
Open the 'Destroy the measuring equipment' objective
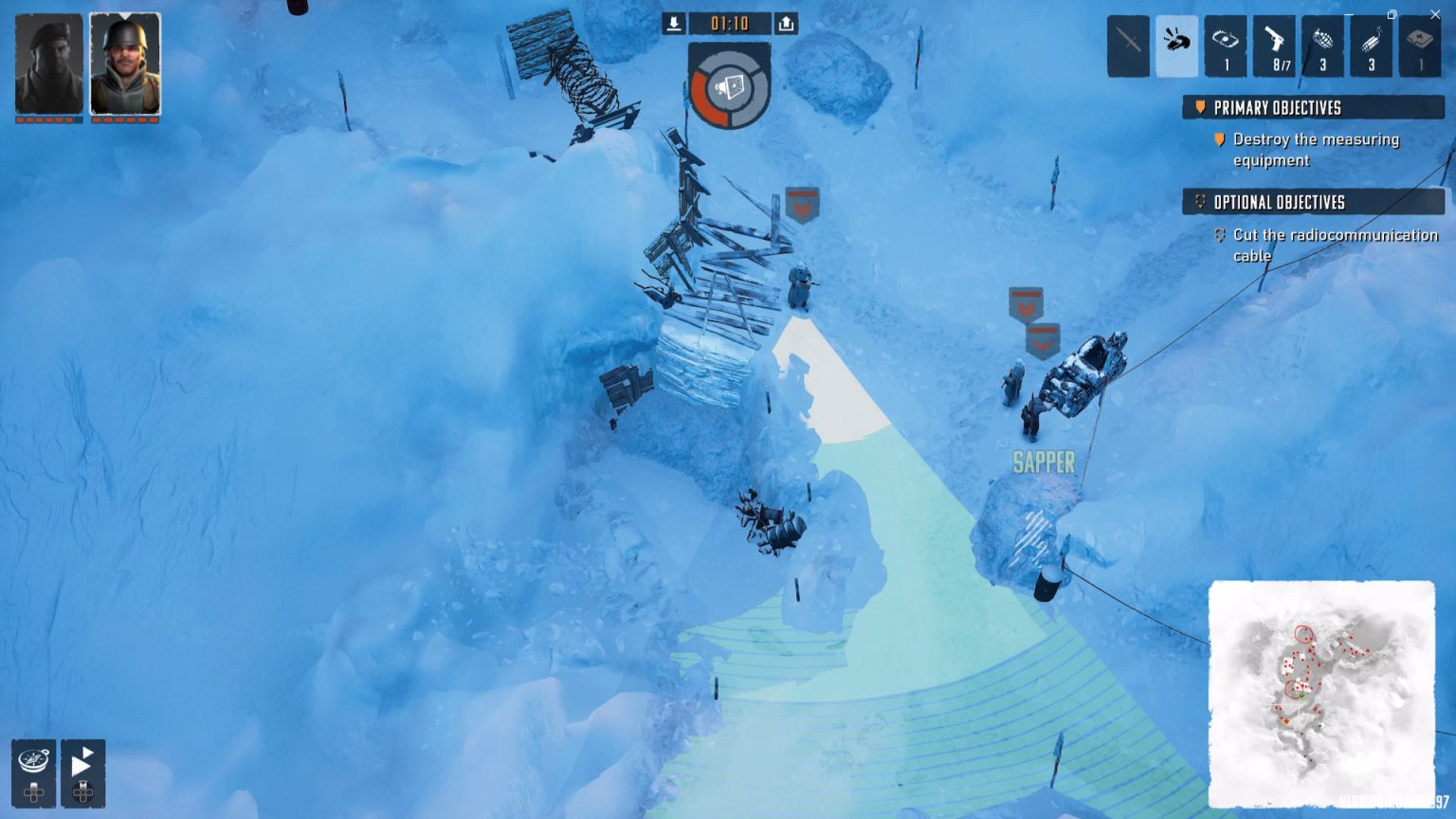click(x=1316, y=150)
